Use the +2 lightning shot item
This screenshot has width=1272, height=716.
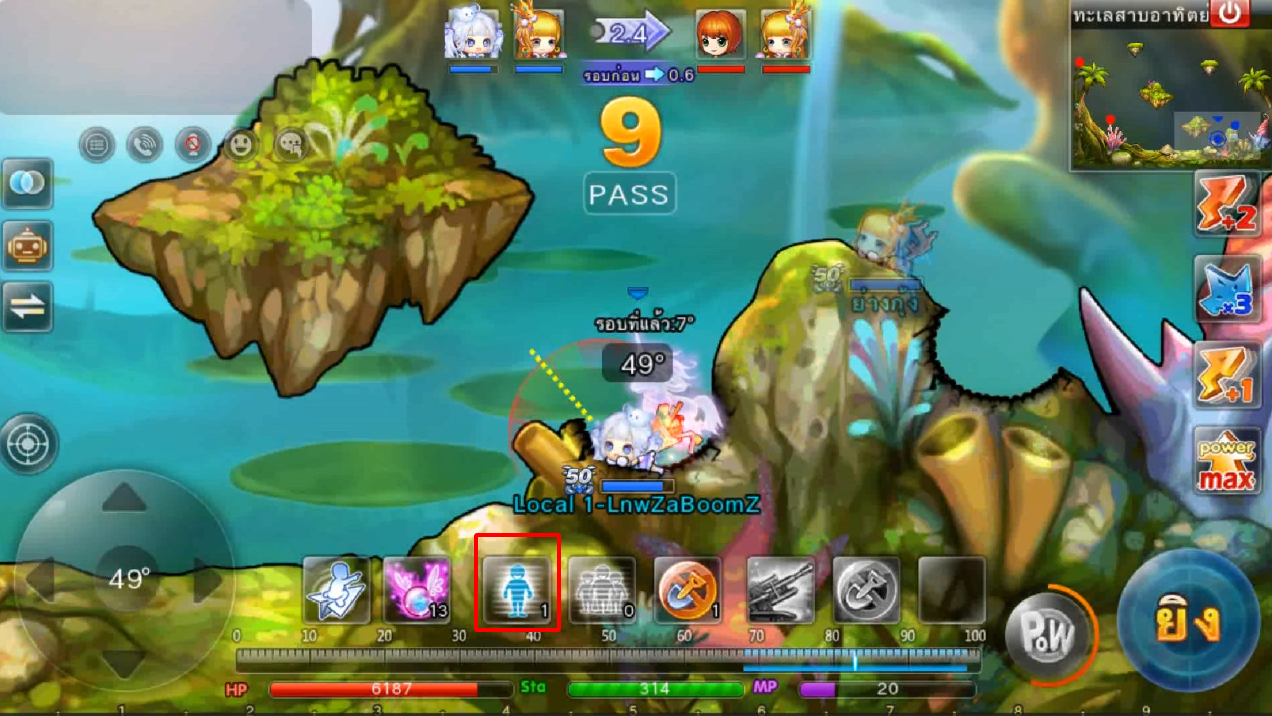1228,203
